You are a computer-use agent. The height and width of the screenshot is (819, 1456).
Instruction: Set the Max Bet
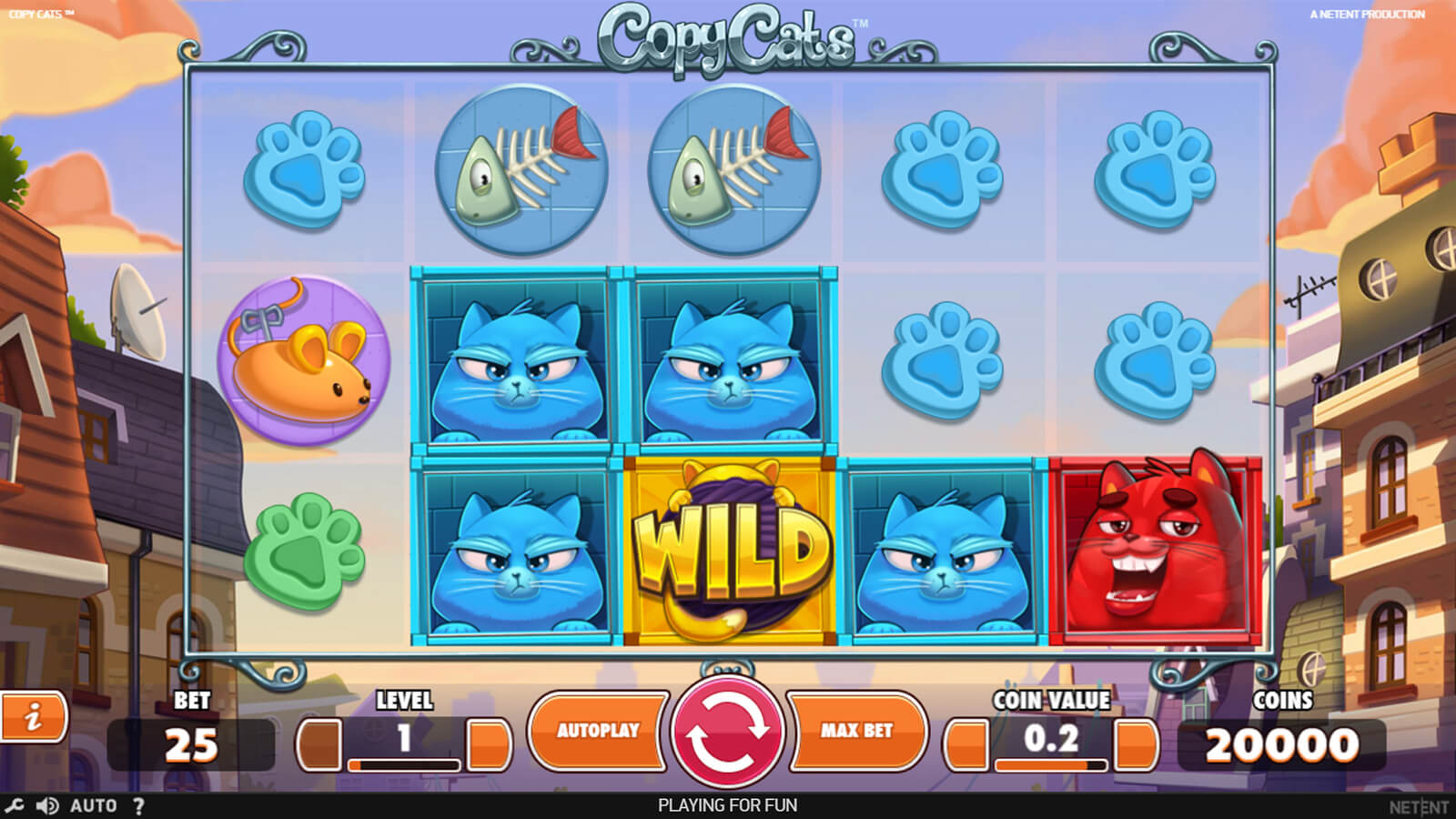pyautogui.click(x=856, y=731)
